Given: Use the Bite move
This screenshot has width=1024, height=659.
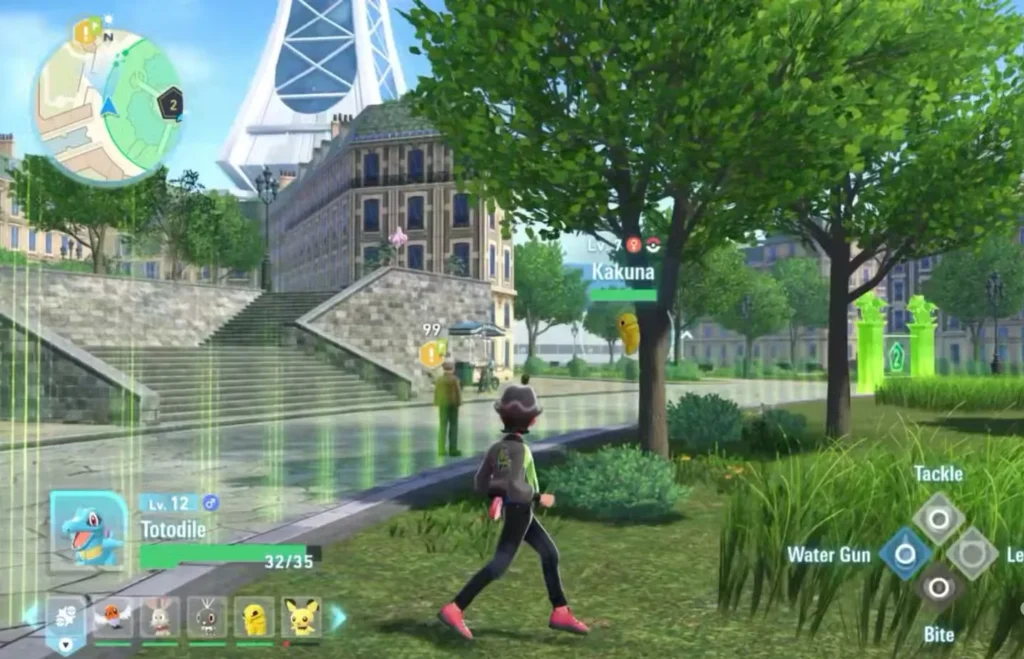Looking at the screenshot, I should [938, 588].
